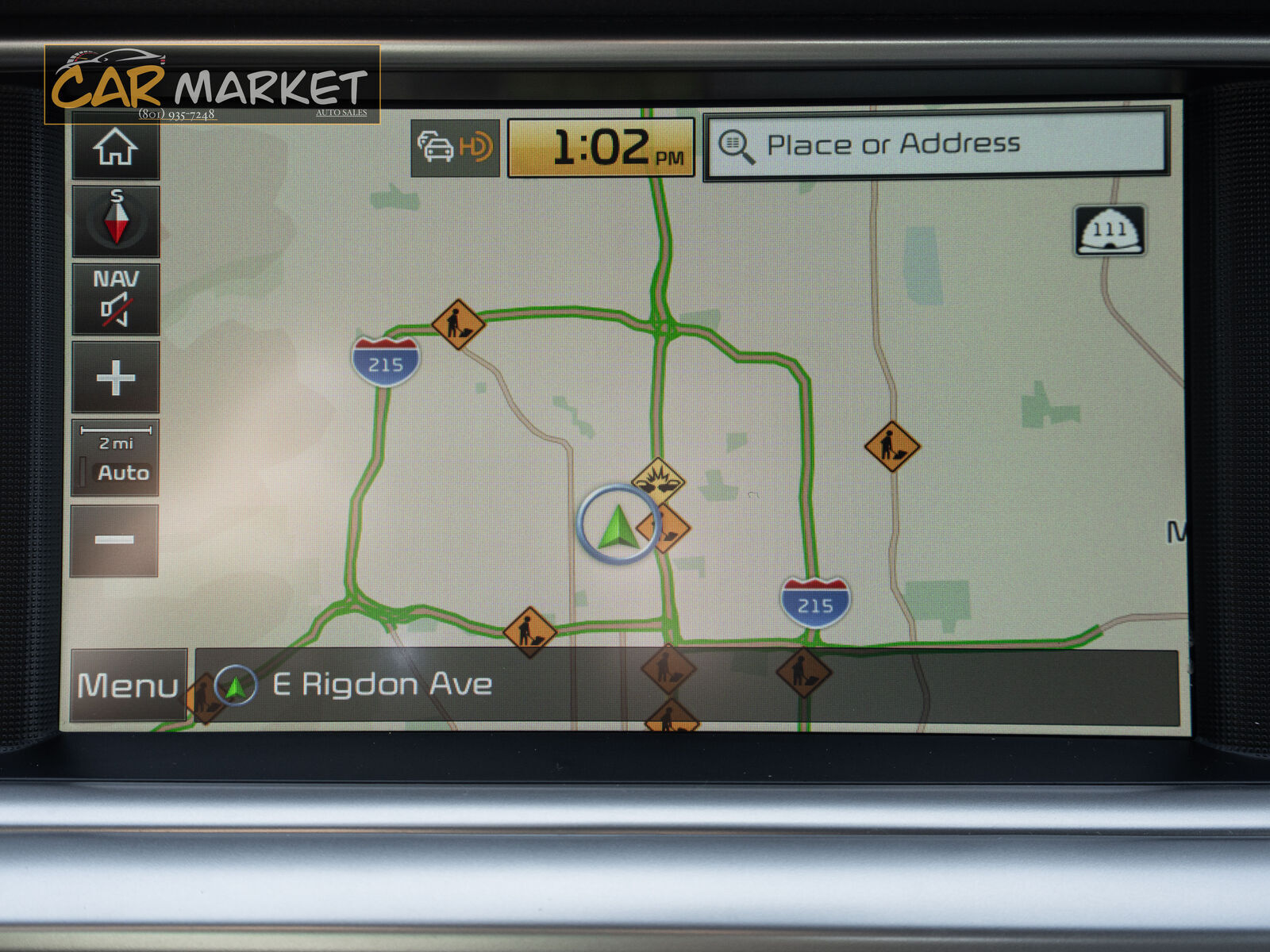Image resolution: width=1270 pixels, height=952 pixels.
Task: Toggle the compass orientation button
Action: click(x=116, y=221)
